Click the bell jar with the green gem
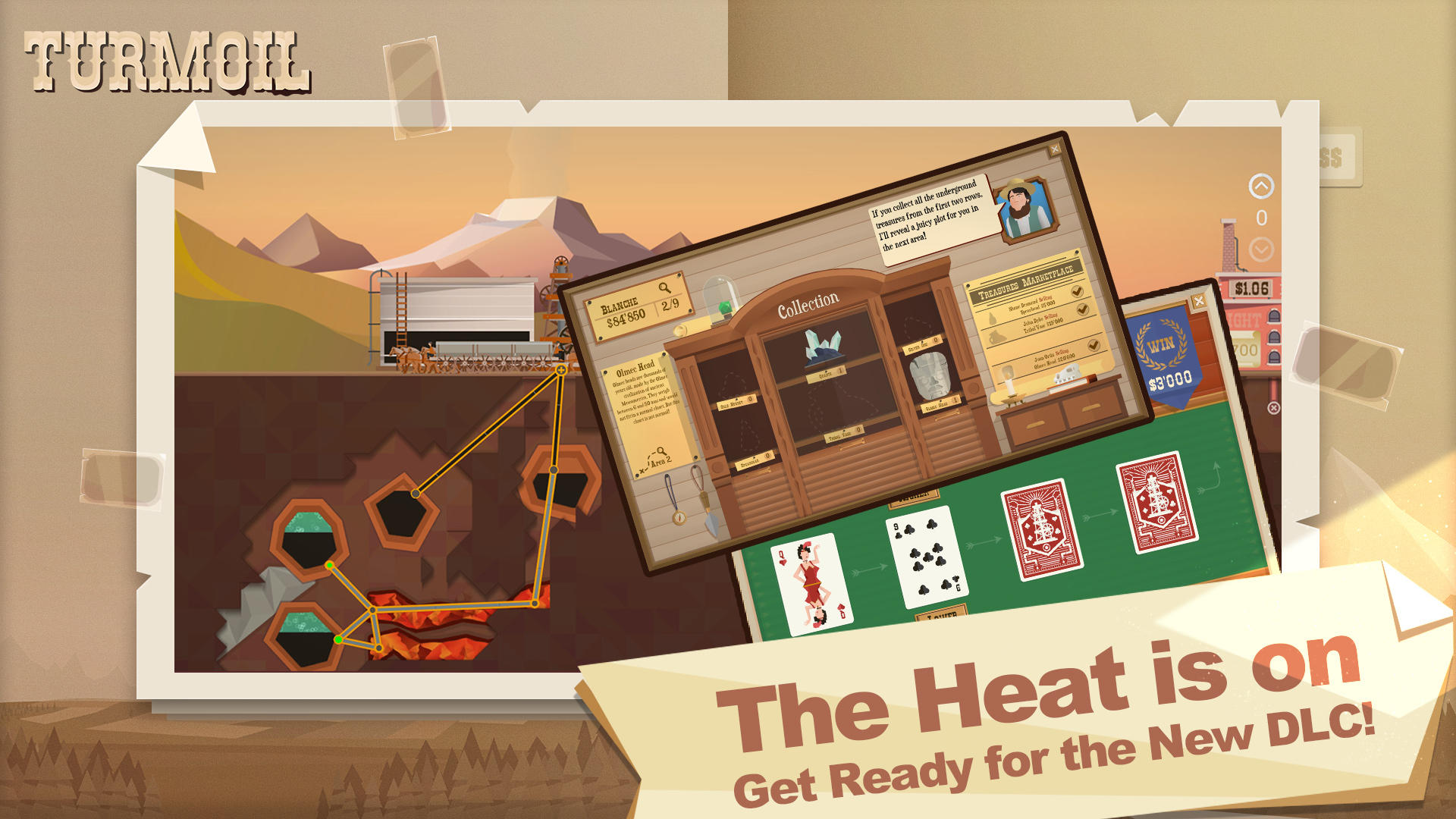Screen dimensions: 1456x819 (x=721, y=302)
